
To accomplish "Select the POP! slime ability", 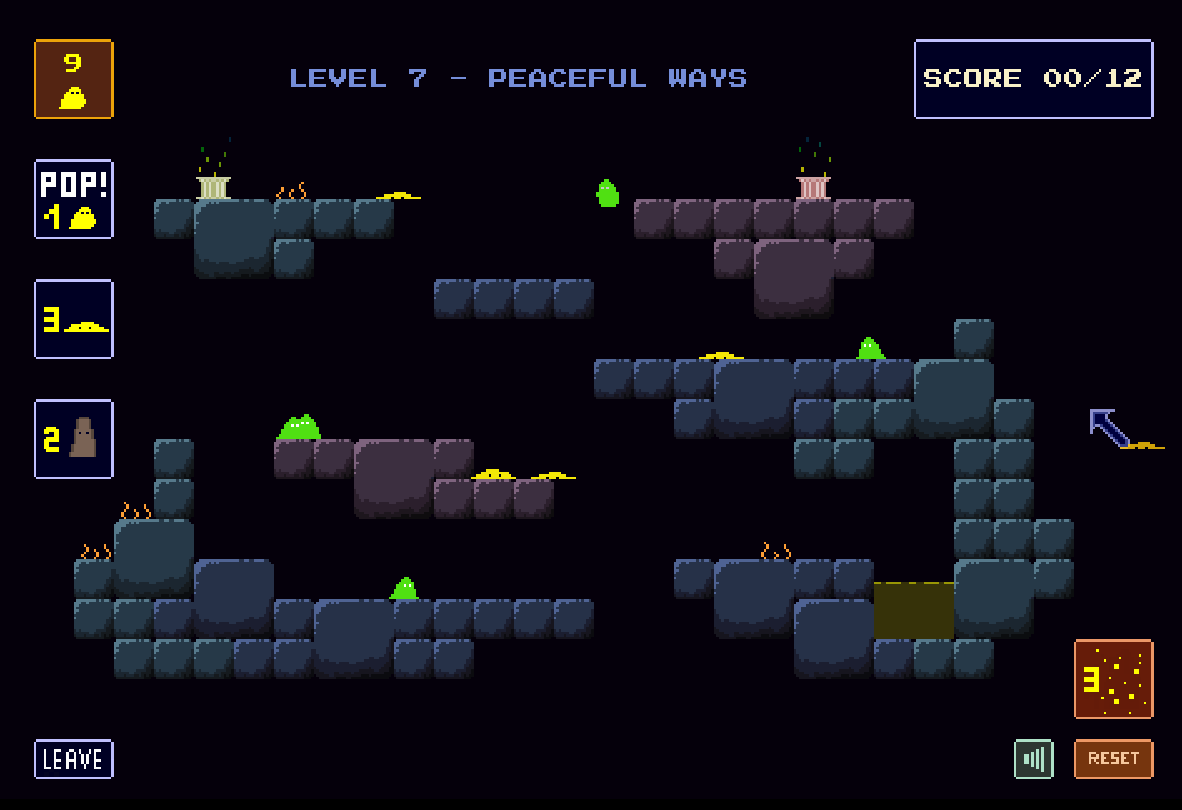I will (x=74, y=199).
